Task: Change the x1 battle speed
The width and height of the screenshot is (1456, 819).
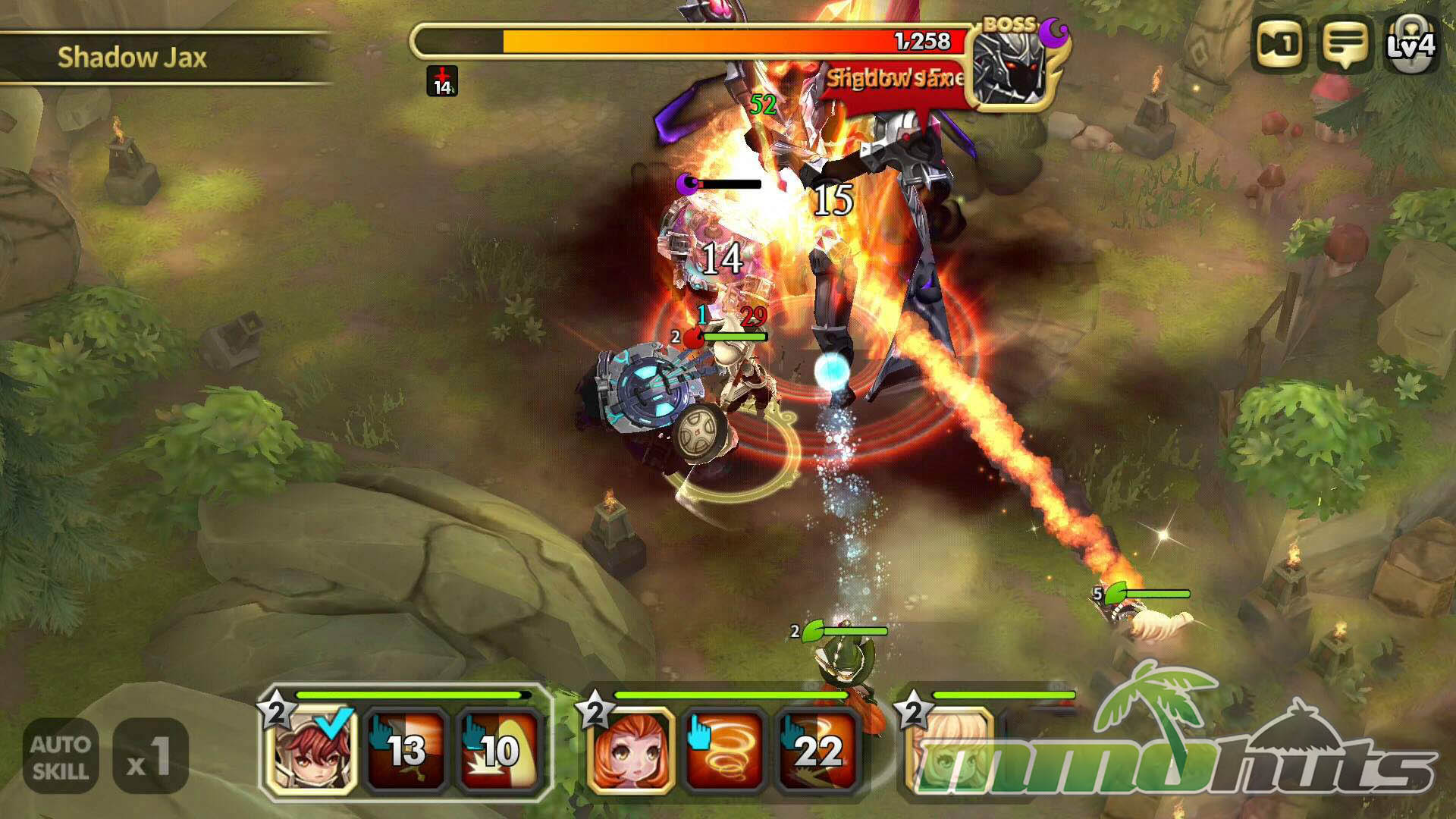Action: (150, 756)
